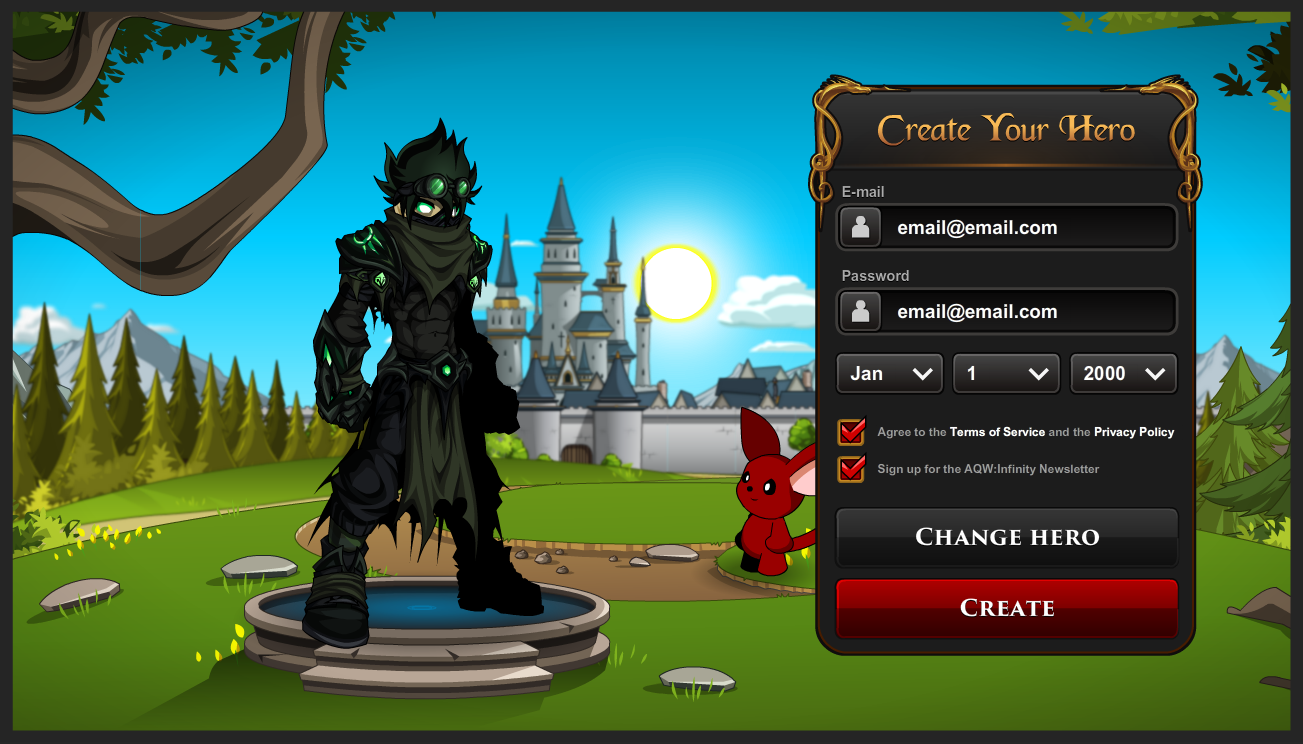
Task: Toggle both birthday agreement boxes off starting with Terms
Action: coord(852,432)
